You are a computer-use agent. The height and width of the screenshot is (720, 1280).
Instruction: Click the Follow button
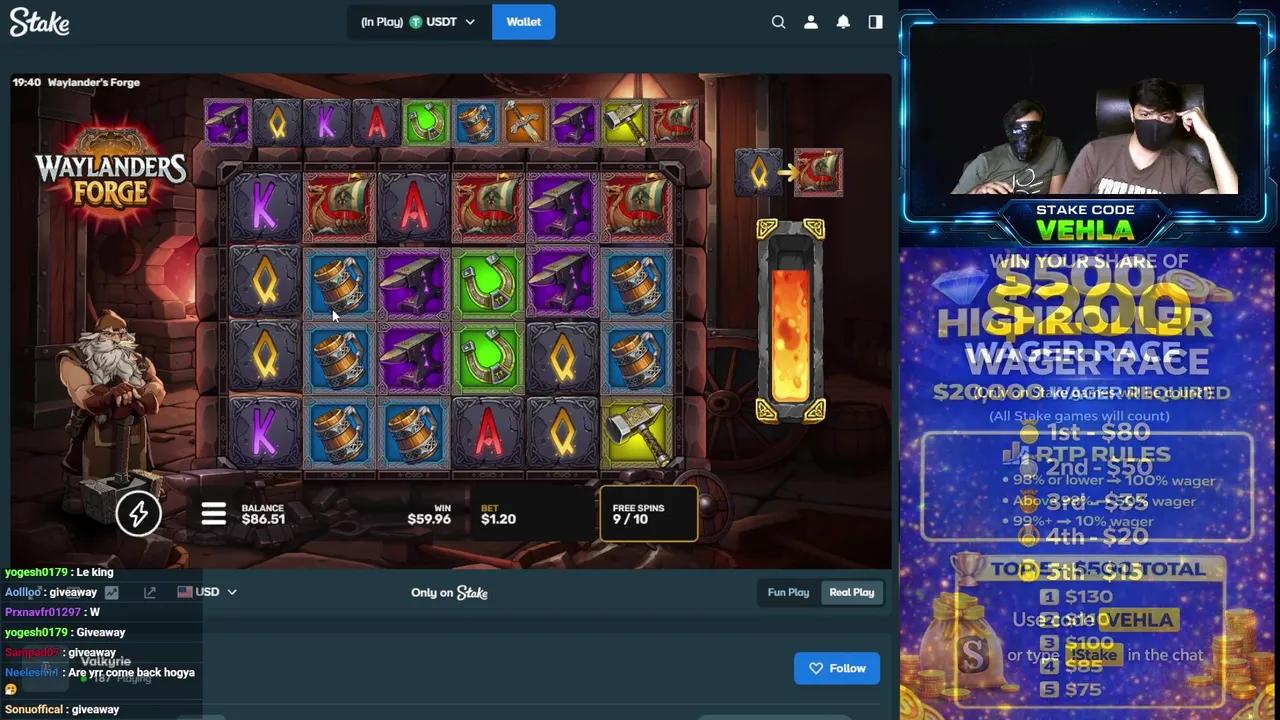pyautogui.click(x=837, y=668)
